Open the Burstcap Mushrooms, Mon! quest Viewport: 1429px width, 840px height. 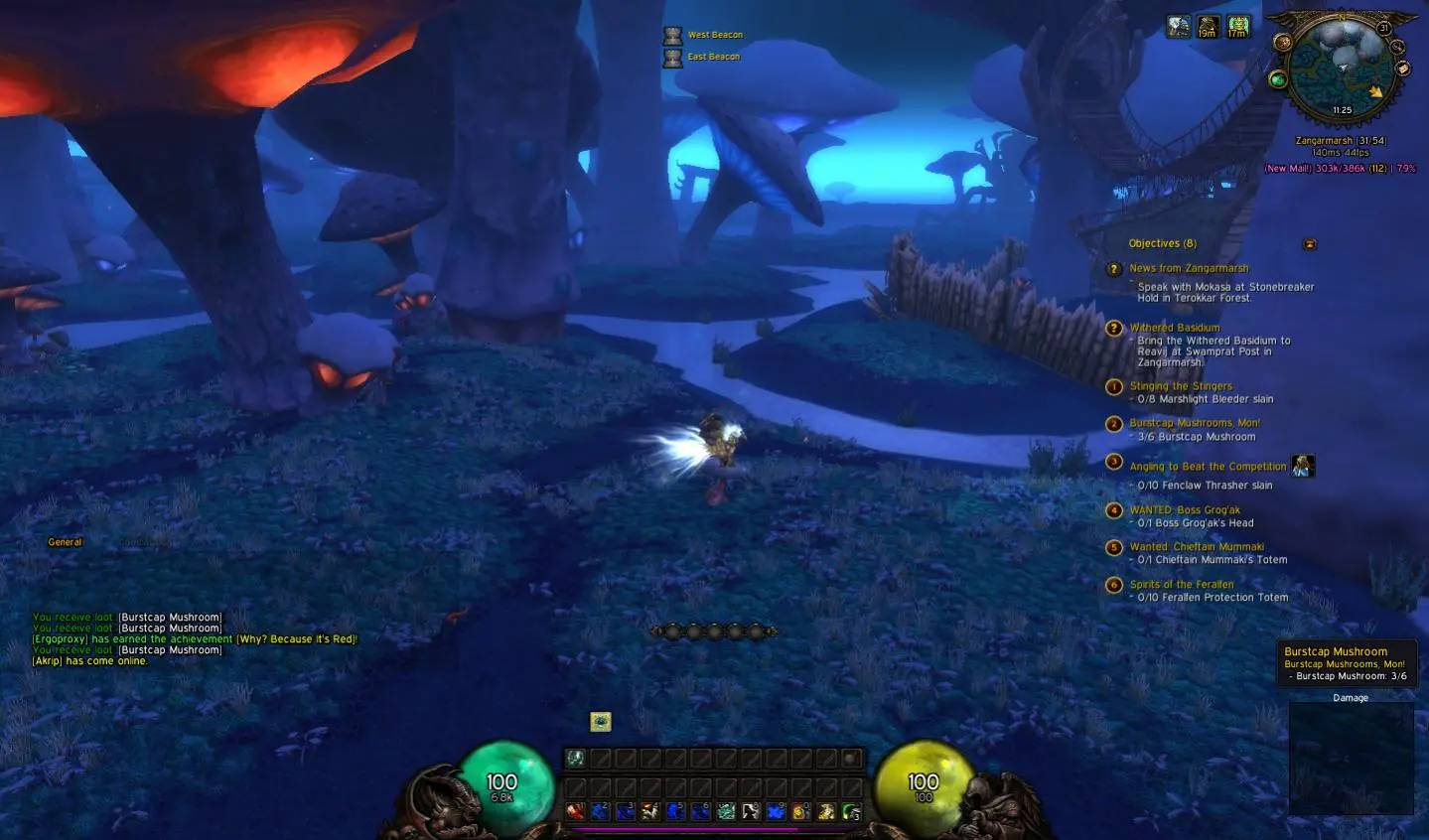coord(1194,423)
